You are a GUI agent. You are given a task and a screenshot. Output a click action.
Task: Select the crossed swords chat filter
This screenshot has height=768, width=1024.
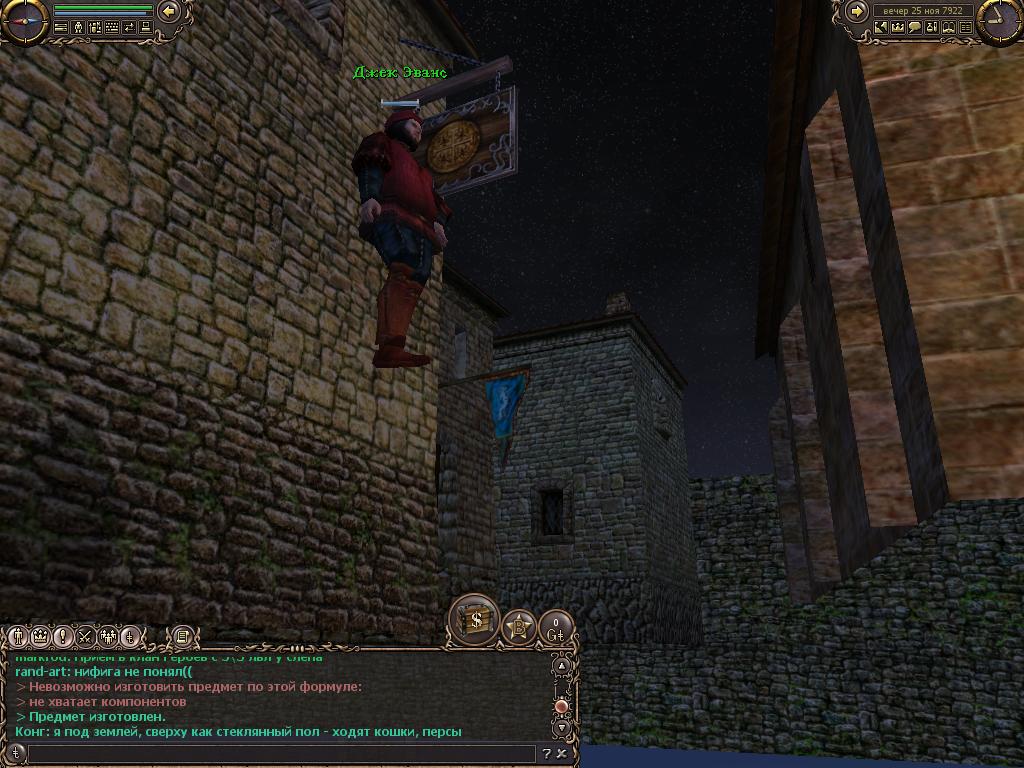click(x=85, y=637)
